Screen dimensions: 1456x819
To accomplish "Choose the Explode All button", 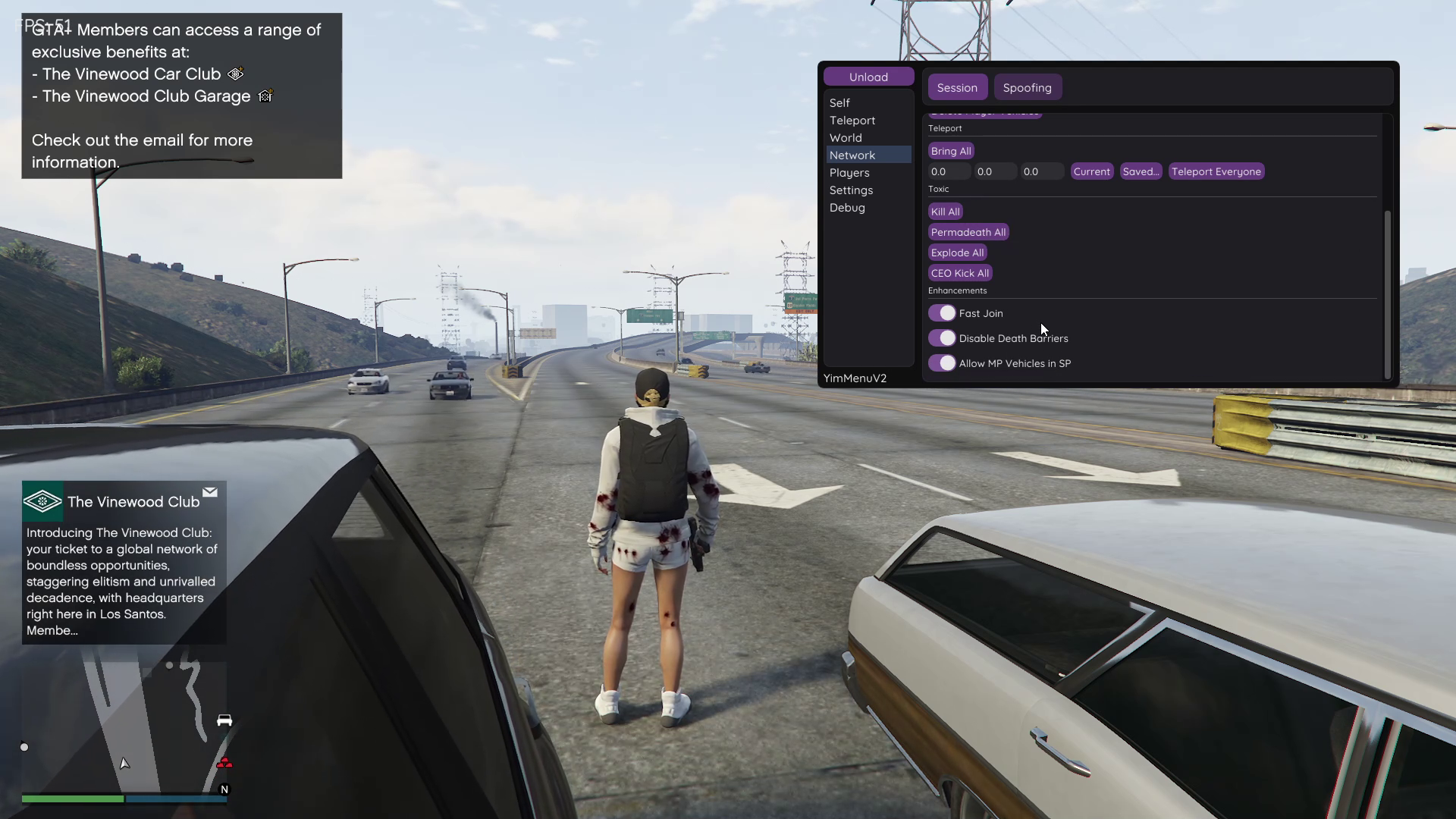I will pyautogui.click(x=957, y=253).
